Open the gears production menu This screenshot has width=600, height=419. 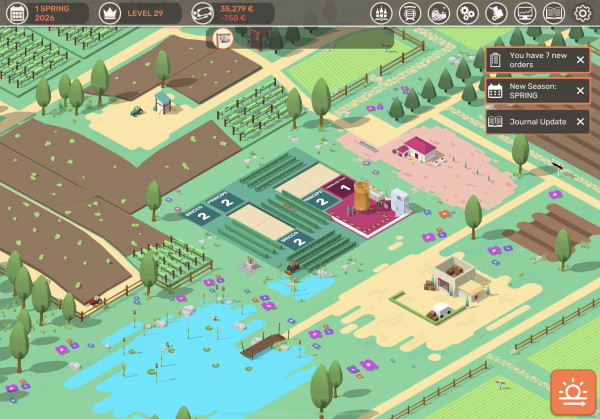467,13
